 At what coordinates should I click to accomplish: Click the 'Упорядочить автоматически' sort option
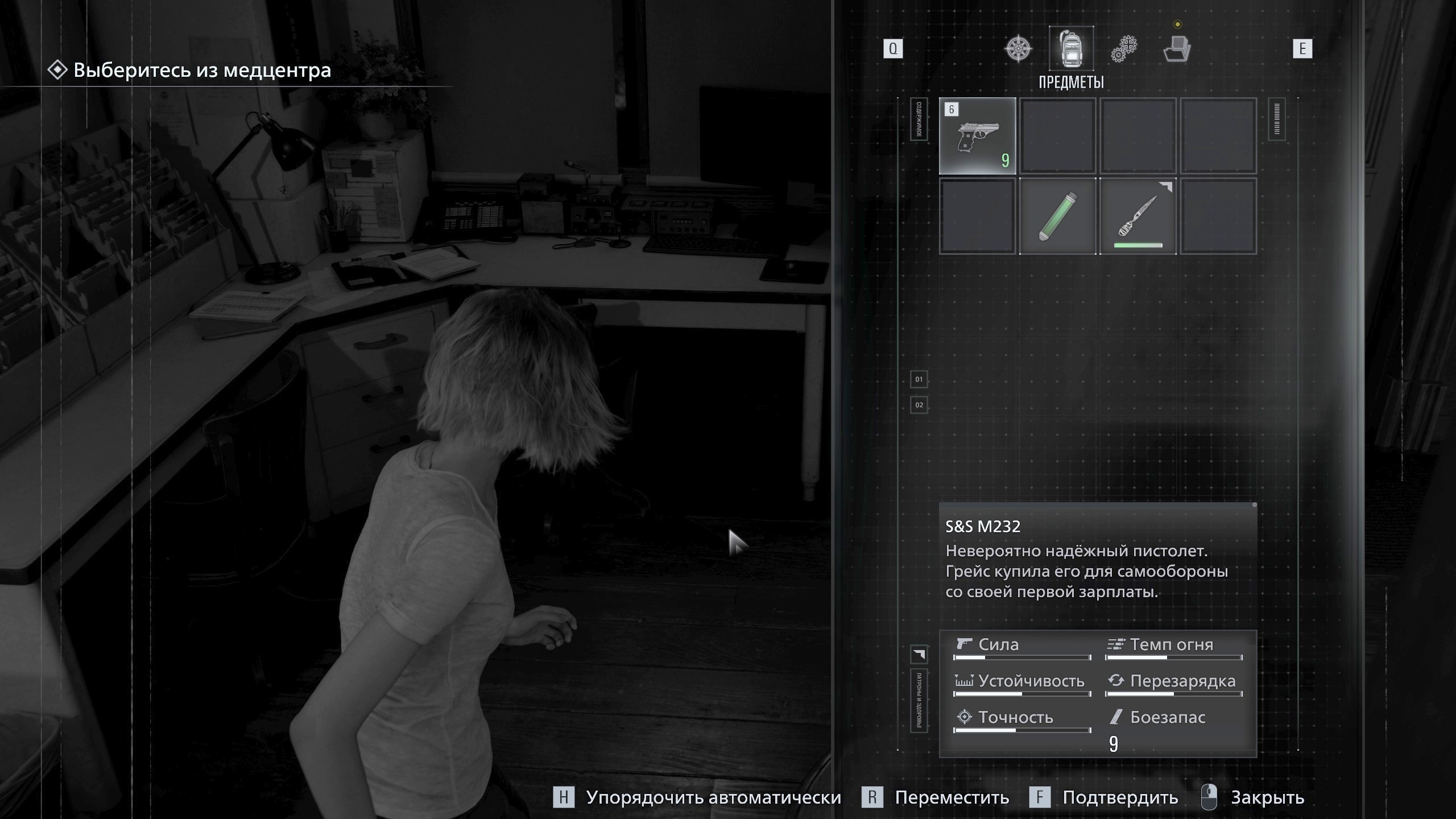pos(713,797)
